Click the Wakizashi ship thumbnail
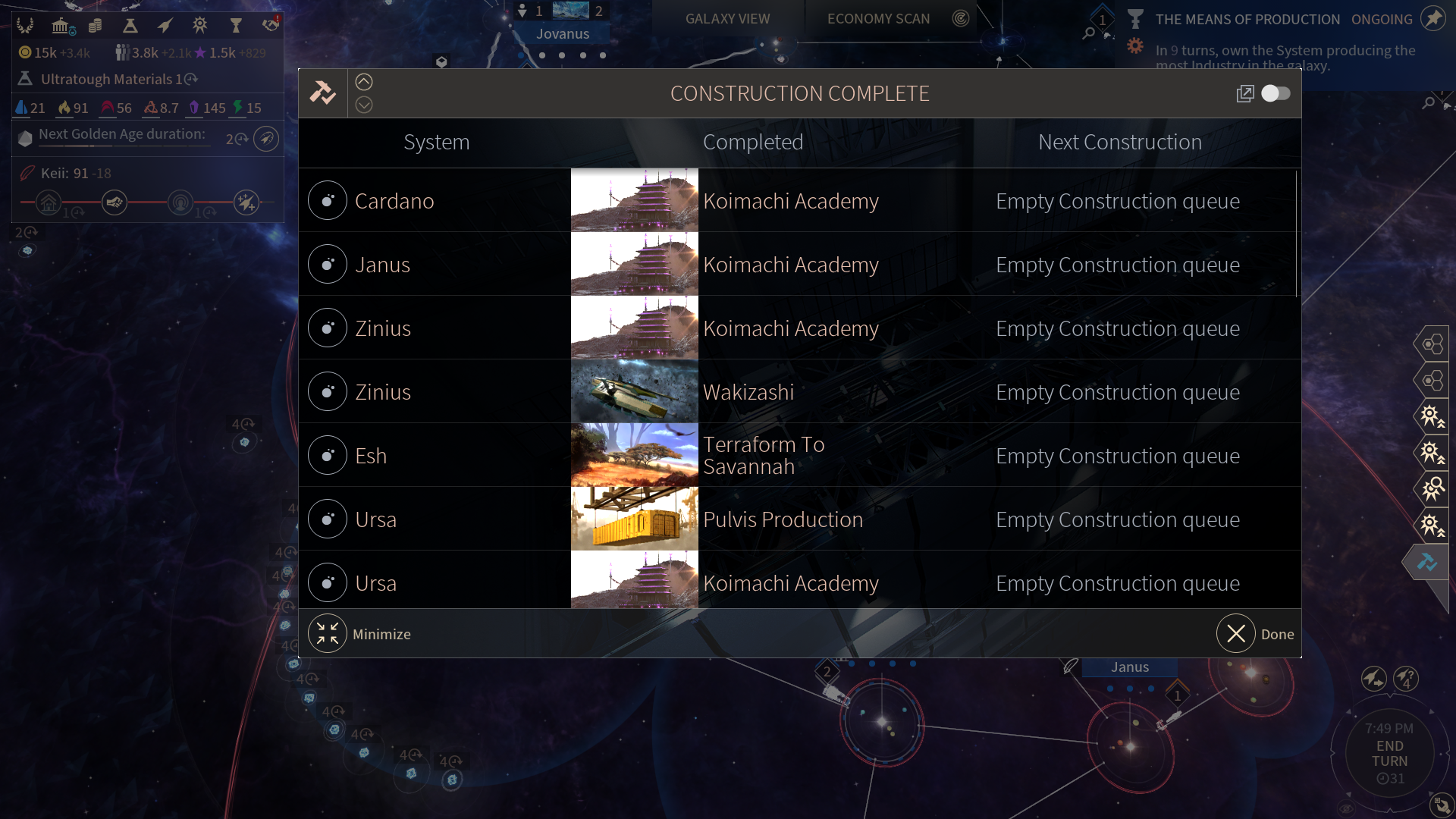This screenshot has height=819, width=1456. pos(634,391)
